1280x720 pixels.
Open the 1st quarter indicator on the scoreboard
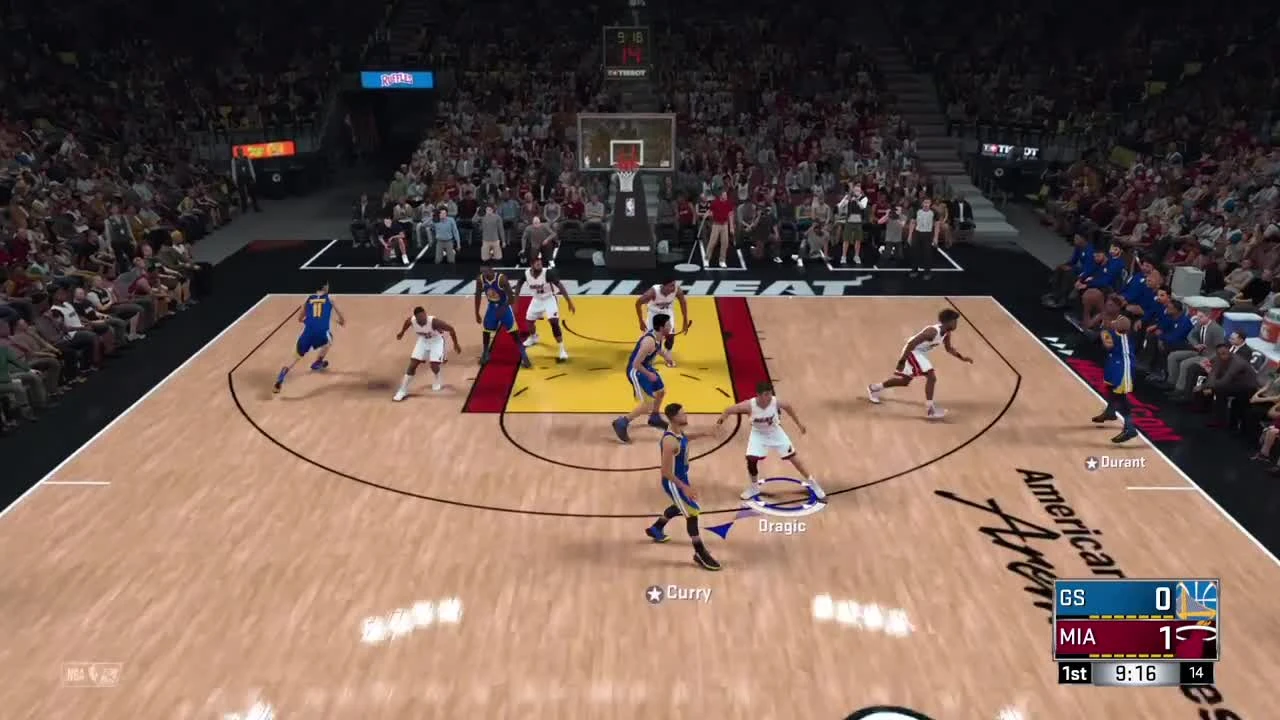click(x=1074, y=673)
